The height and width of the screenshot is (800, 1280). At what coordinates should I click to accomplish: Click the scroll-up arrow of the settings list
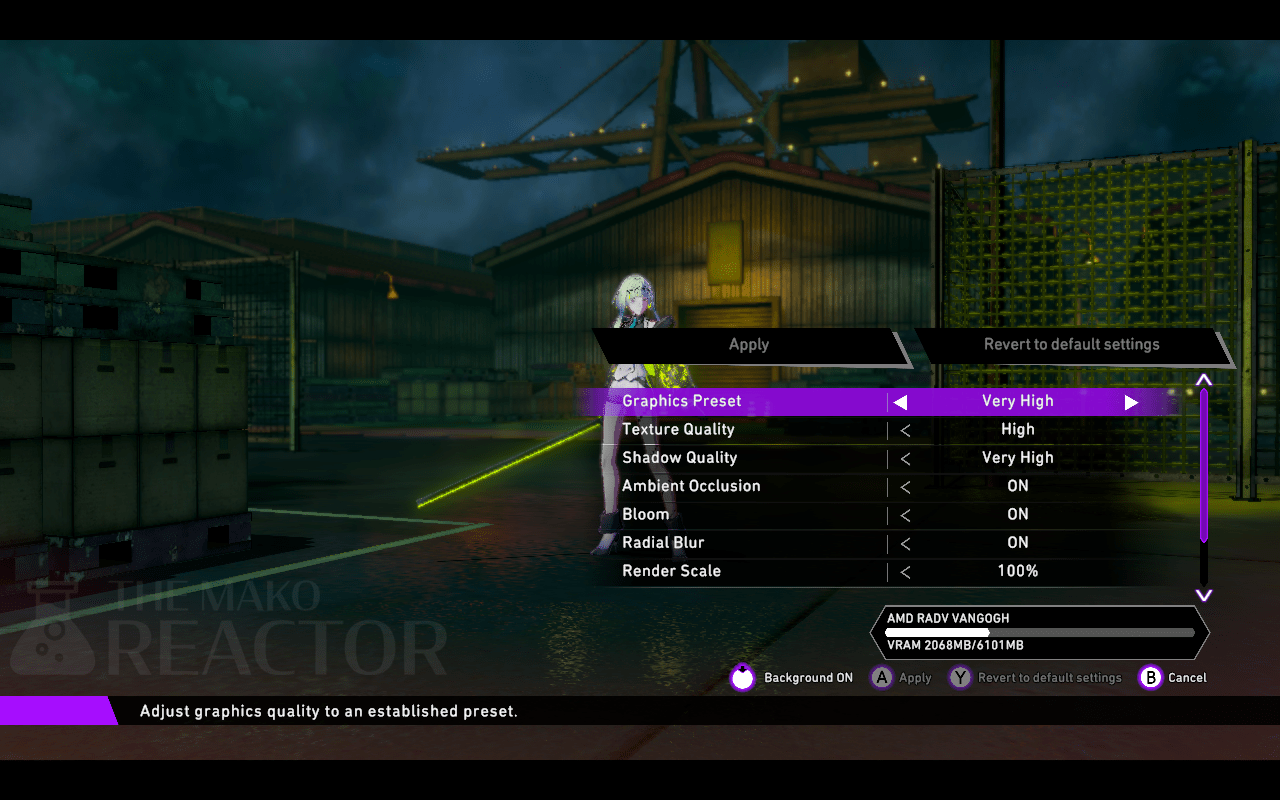(x=1204, y=380)
